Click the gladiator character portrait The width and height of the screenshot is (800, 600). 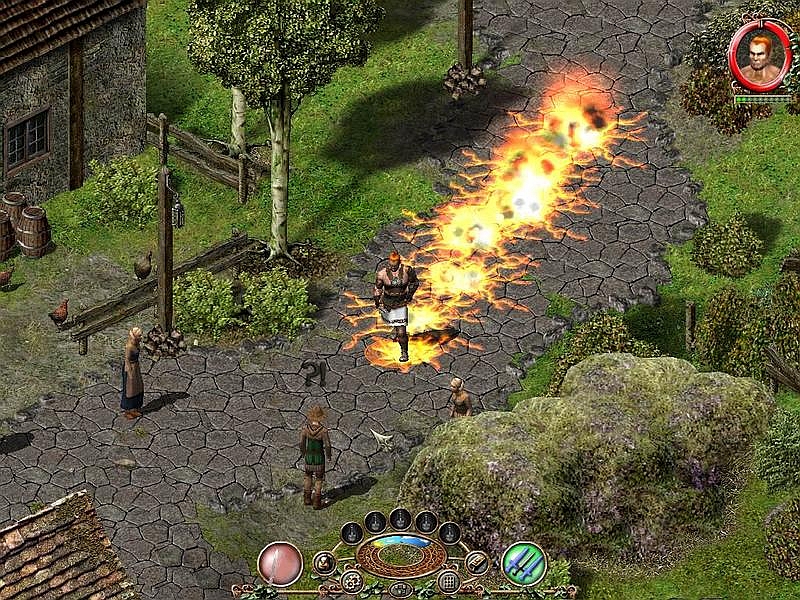click(759, 54)
